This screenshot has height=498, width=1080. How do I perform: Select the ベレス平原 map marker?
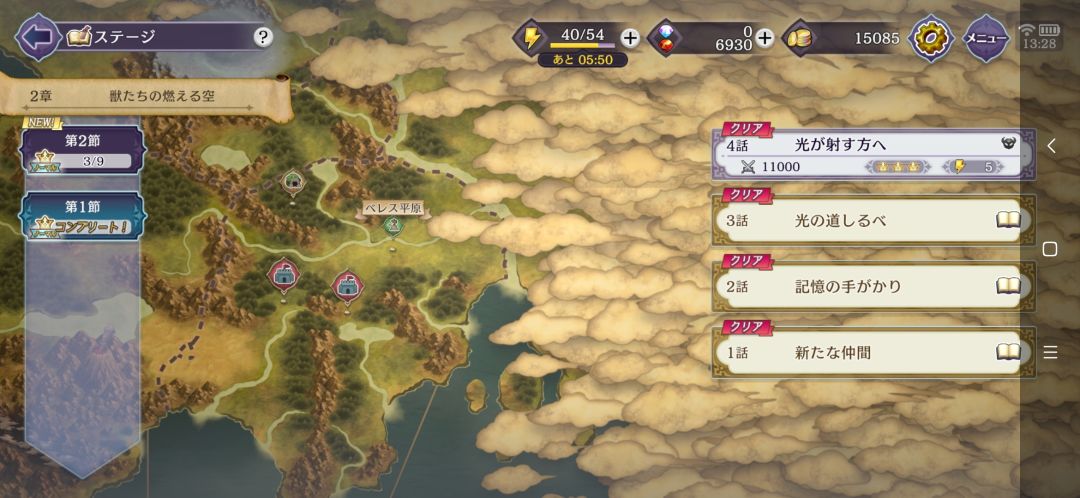pyautogui.click(x=393, y=224)
